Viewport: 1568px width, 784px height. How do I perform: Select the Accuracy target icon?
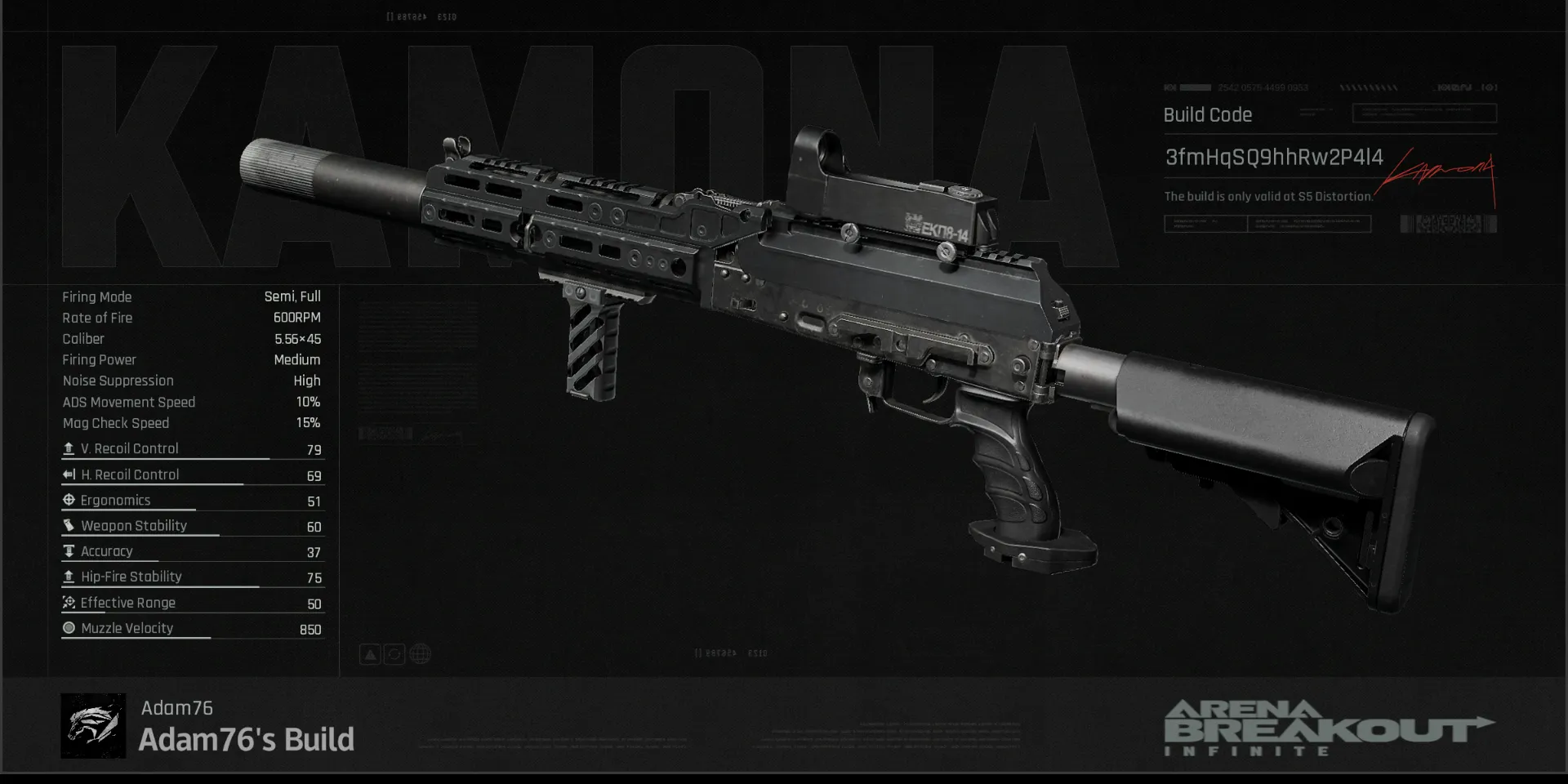coord(69,550)
